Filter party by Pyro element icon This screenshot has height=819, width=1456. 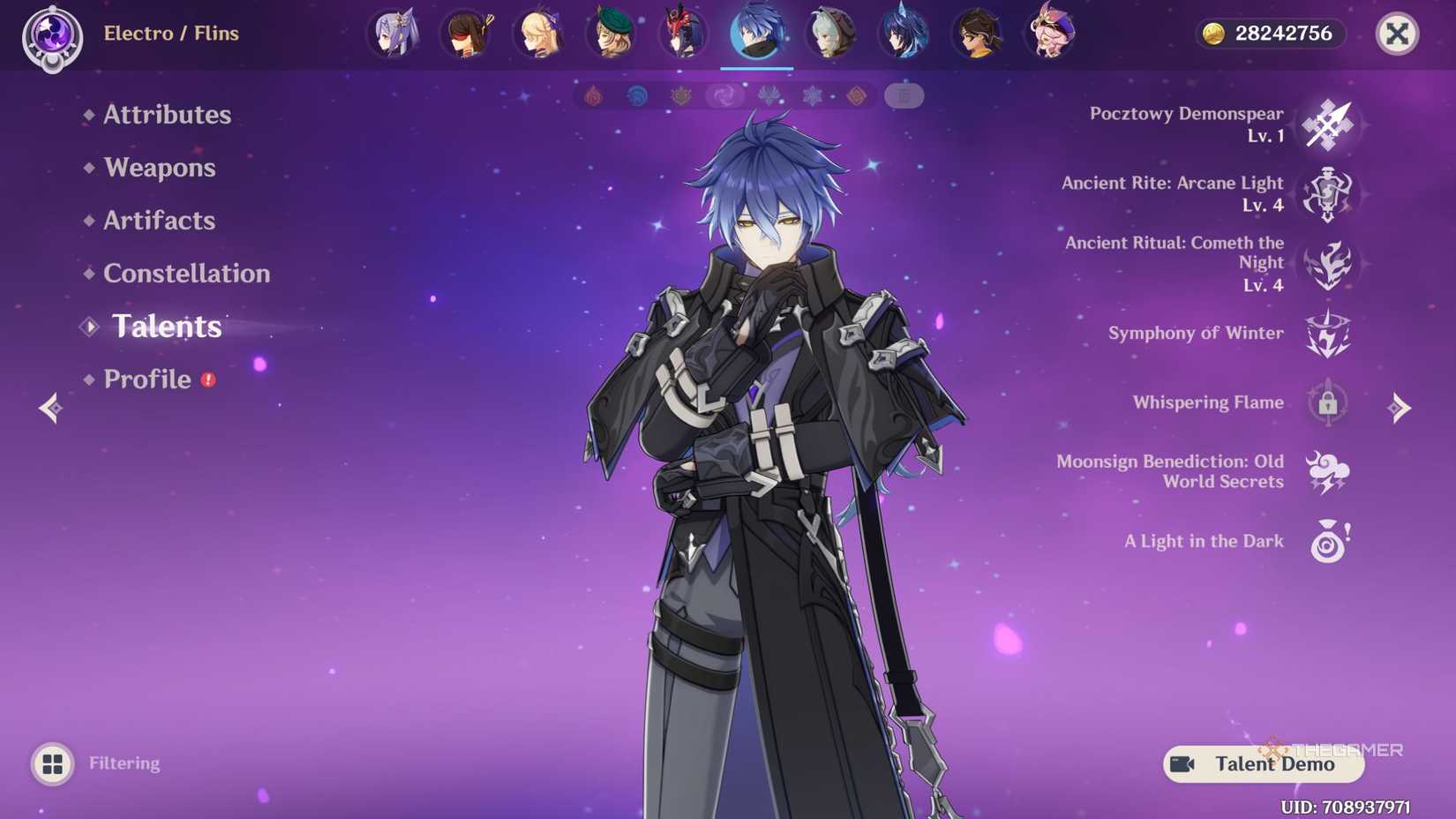(x=594, y=95)
